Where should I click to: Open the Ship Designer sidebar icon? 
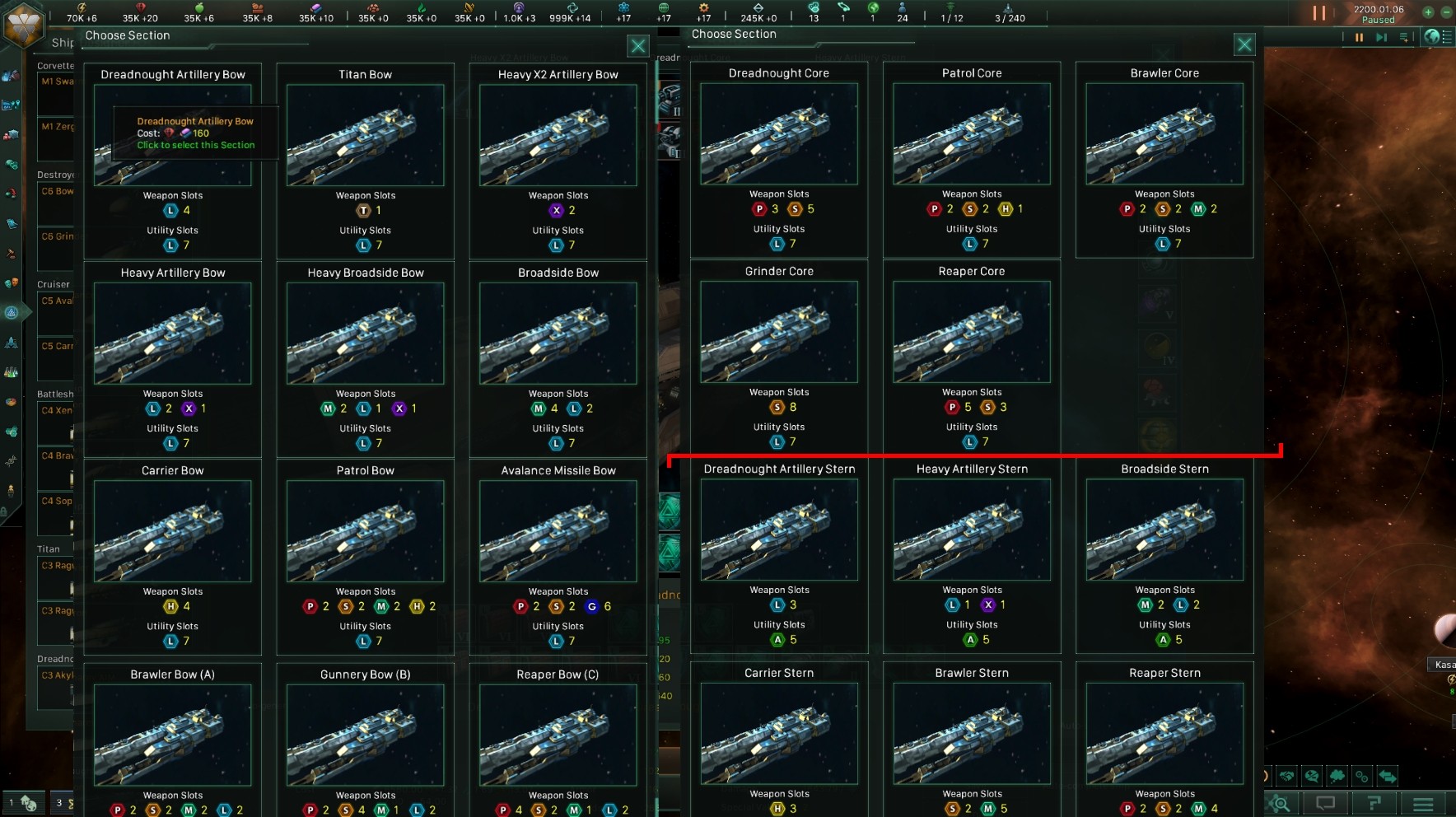[x=12, y=313]
